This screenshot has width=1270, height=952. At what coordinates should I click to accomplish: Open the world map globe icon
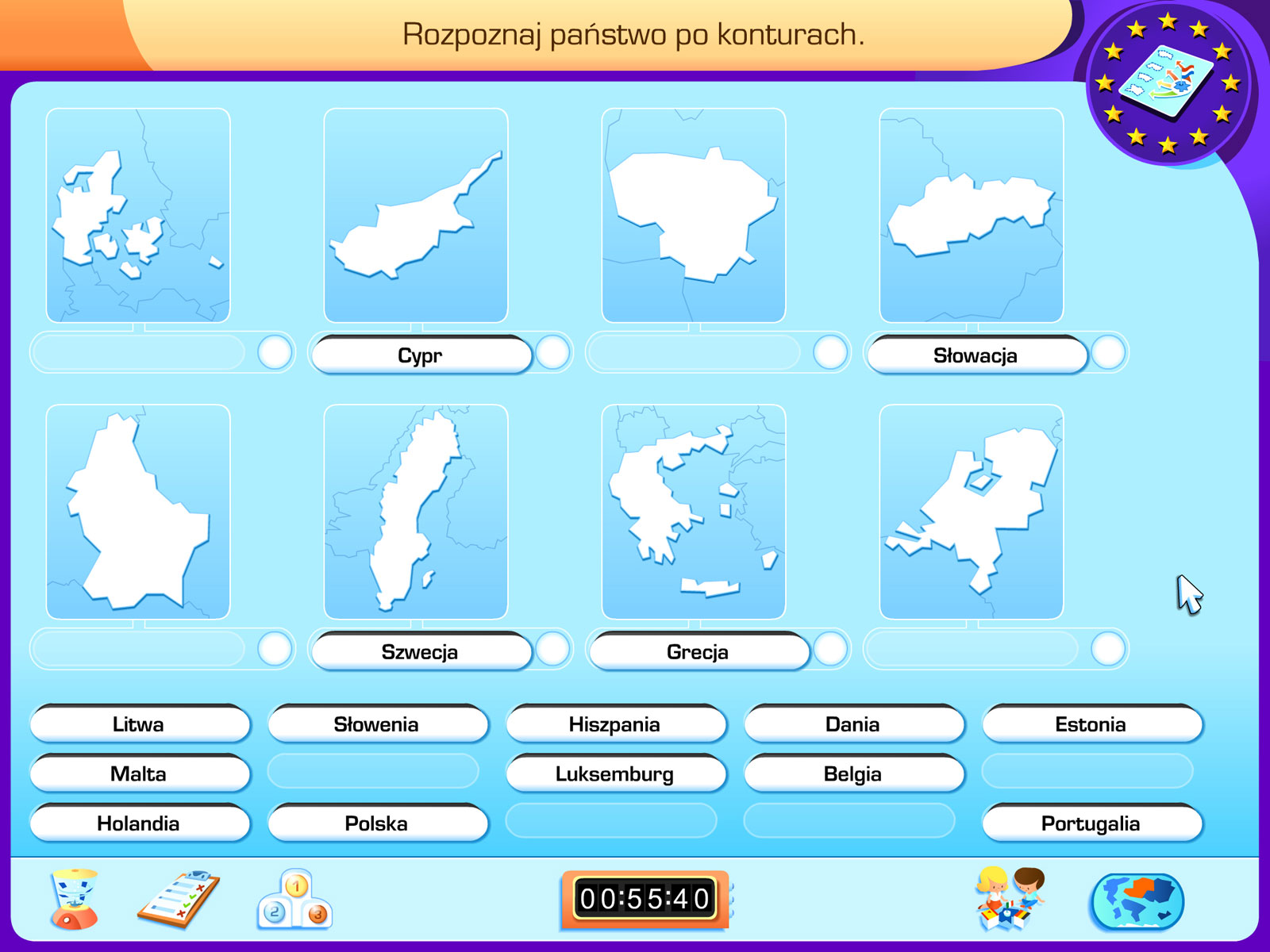pos(1137,901)
